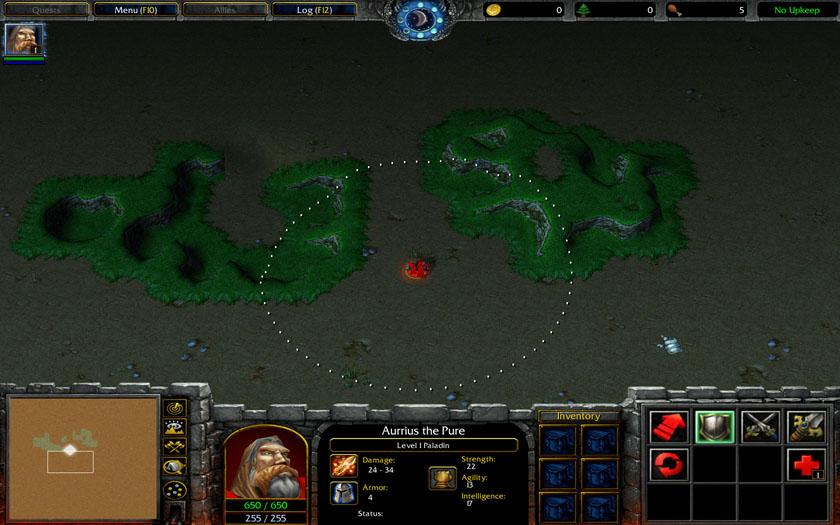Viewport: 840px width, 525px height.
Task: Open hero abilities with the red cross
Action: click(x=805, y=465)
